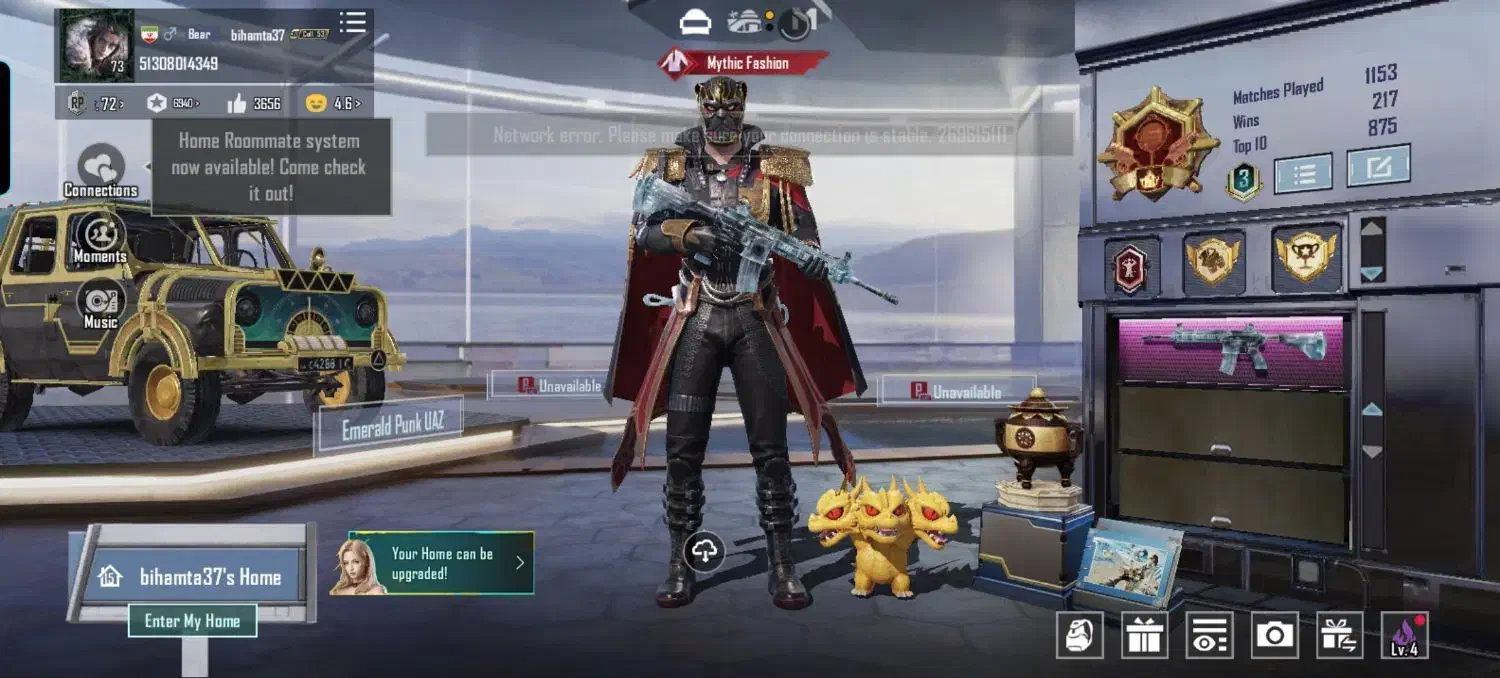The image size is (1500, 678).
Task: Open the gift exchange icon with arrows
Action: (x=1339, y=635)
